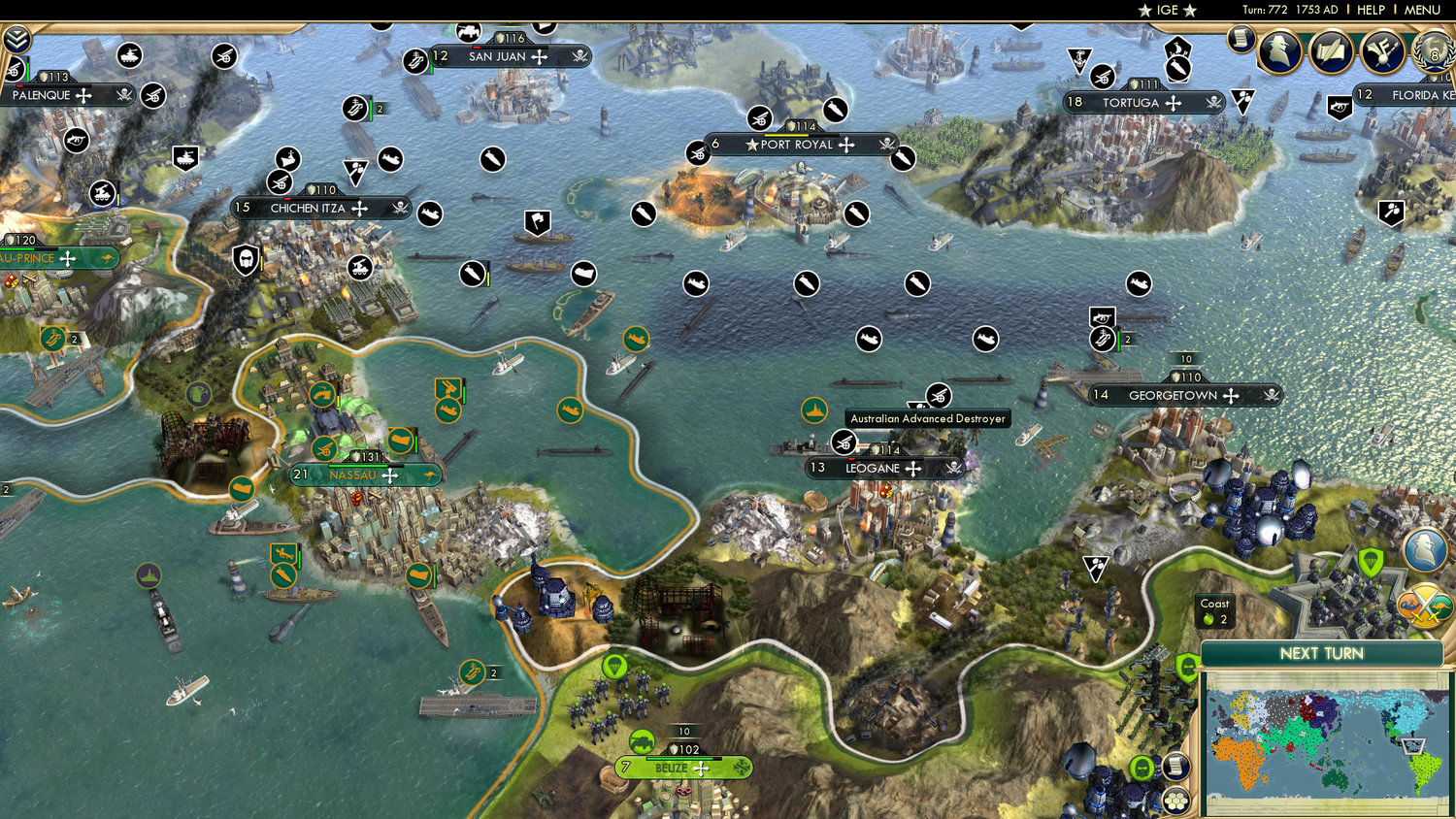The width and height of the screenshot is (1456, 819).
Task: Open HELP from the top bar
Action: (x=1371, y=10)
